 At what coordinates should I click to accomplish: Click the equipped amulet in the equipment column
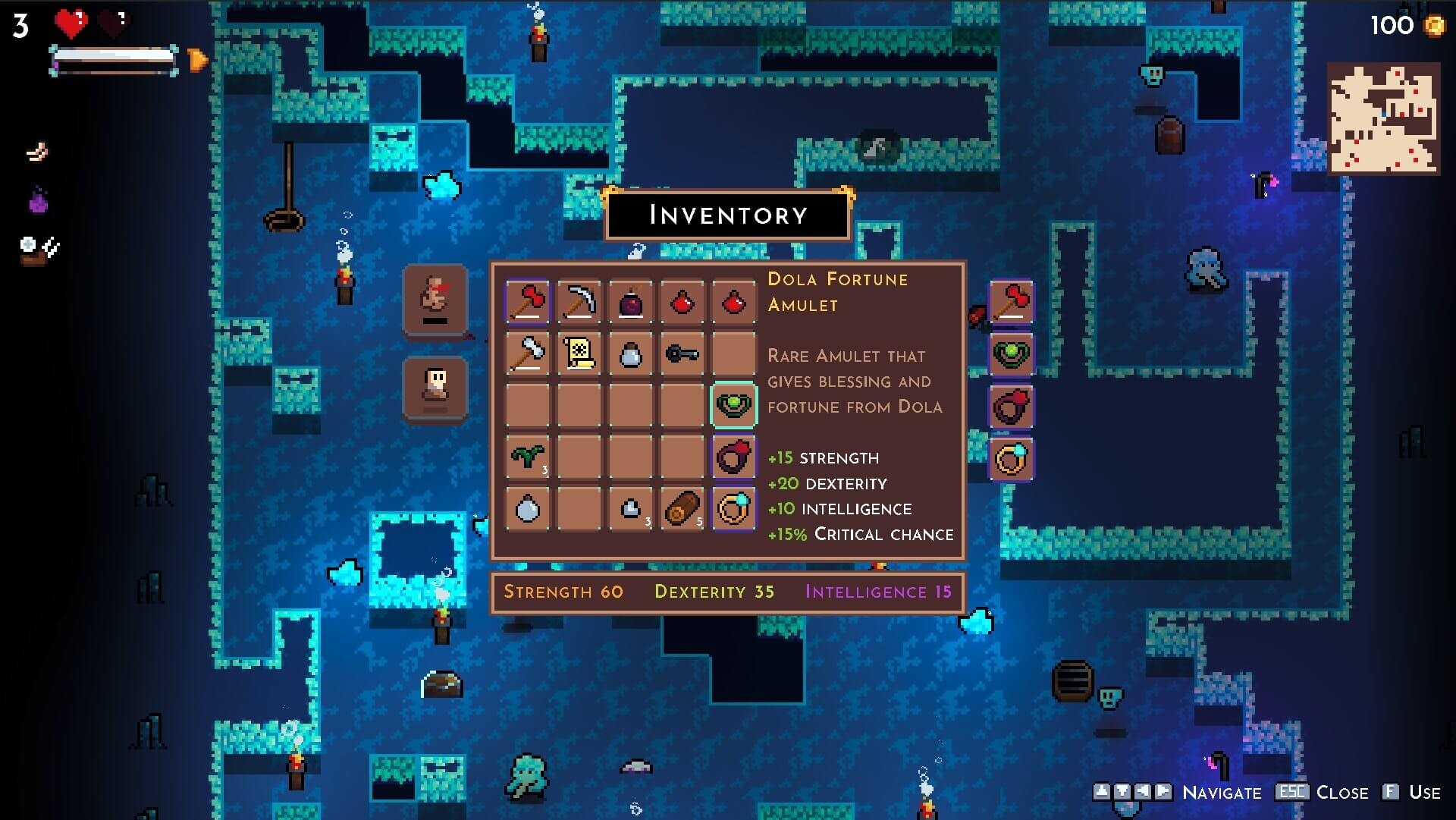(1013, 354)
